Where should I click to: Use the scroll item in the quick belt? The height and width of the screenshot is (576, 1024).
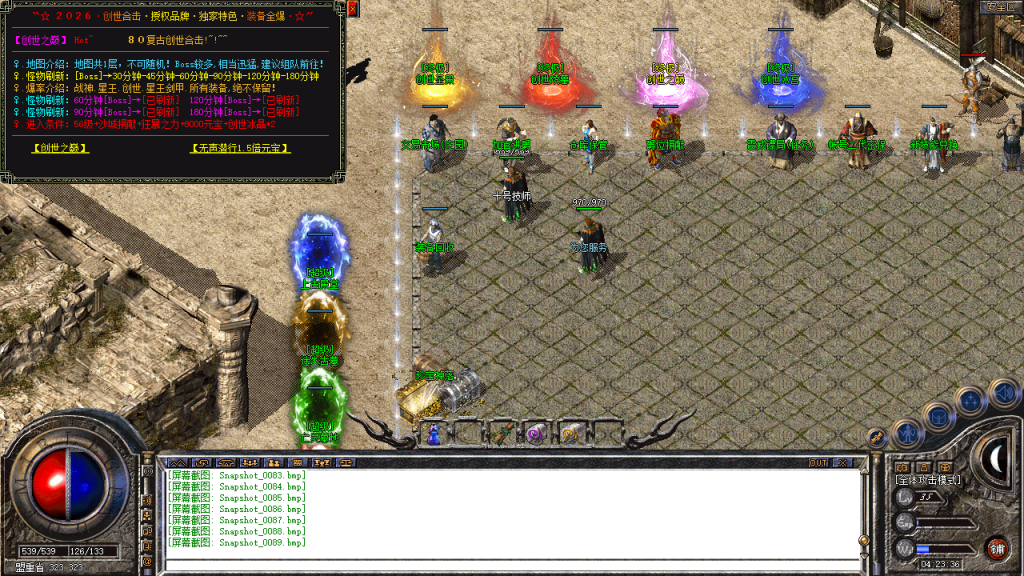point(568,433)
